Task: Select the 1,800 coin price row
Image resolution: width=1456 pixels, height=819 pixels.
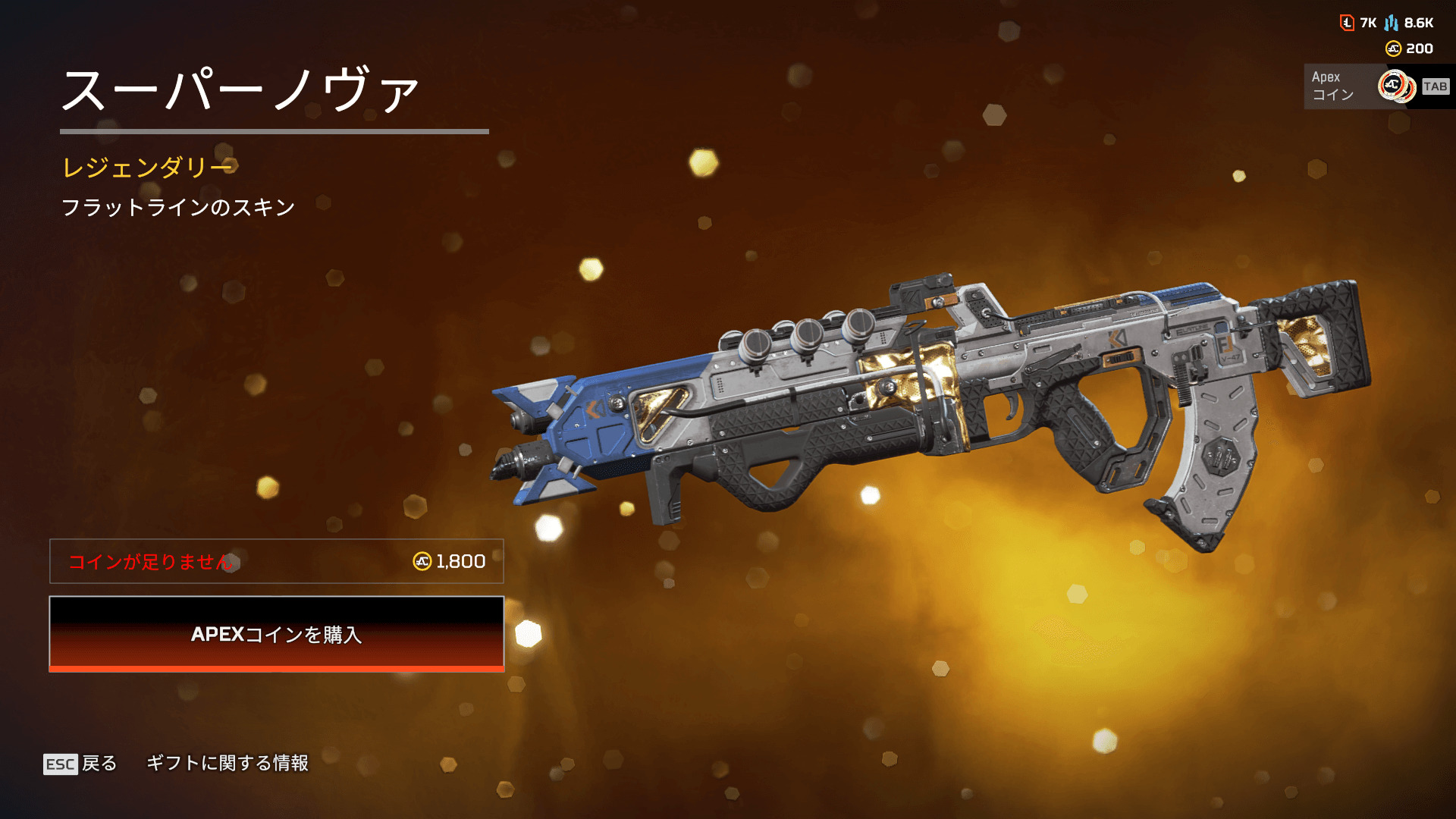Action: [276, 561]
